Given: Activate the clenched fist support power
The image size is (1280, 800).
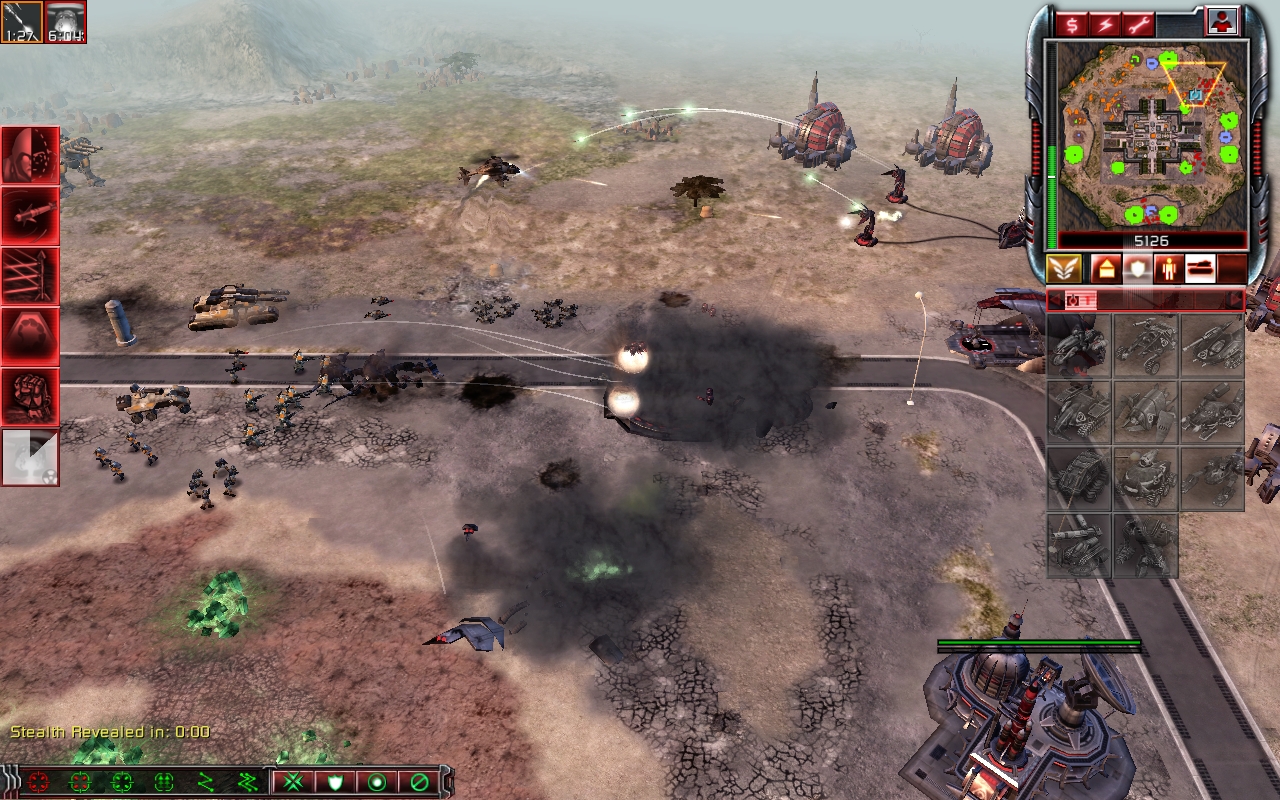Looking at the screenshot, I should click(x=30, y=396).
